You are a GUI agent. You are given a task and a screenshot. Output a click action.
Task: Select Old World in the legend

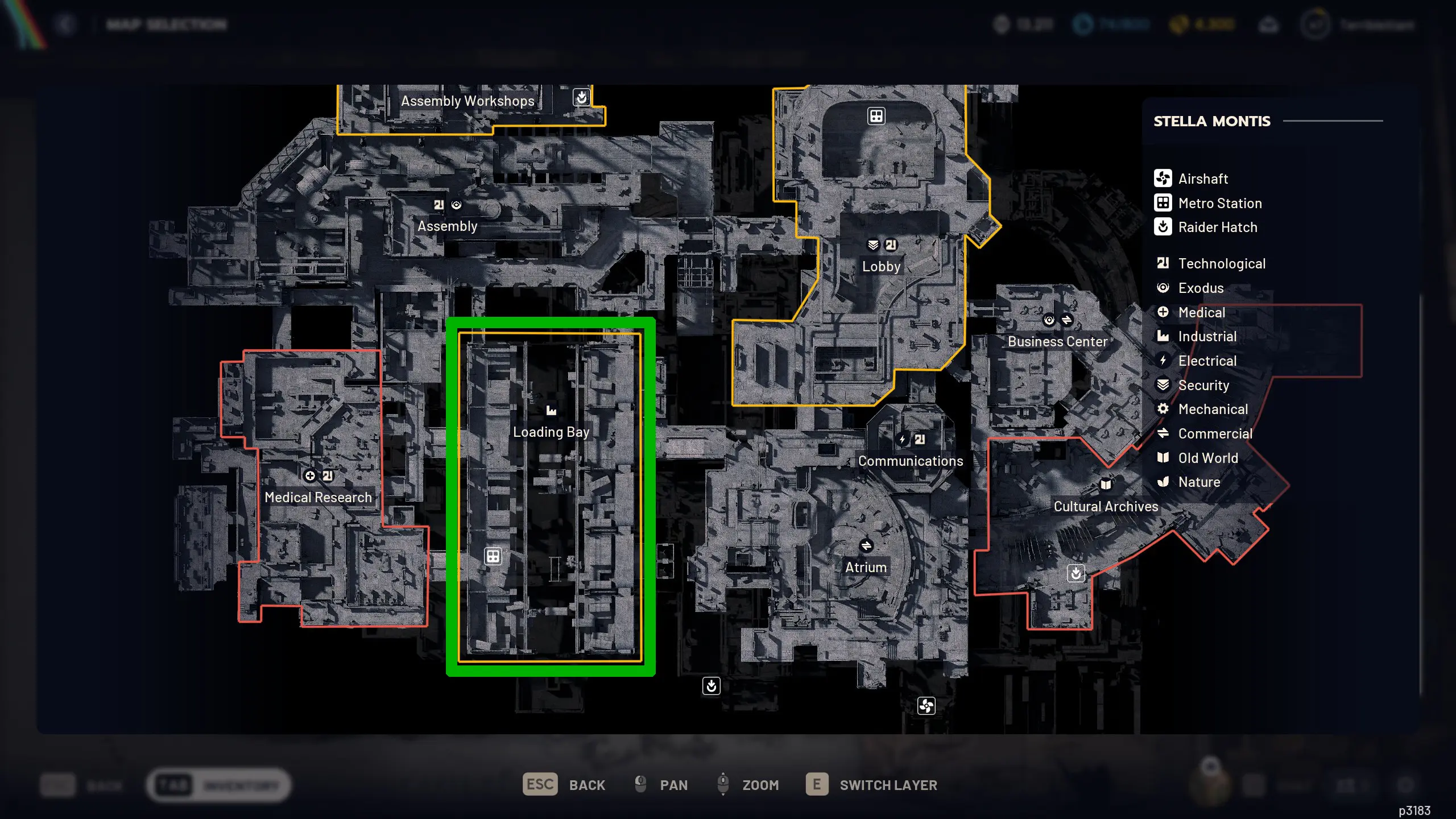point(1207,458)
